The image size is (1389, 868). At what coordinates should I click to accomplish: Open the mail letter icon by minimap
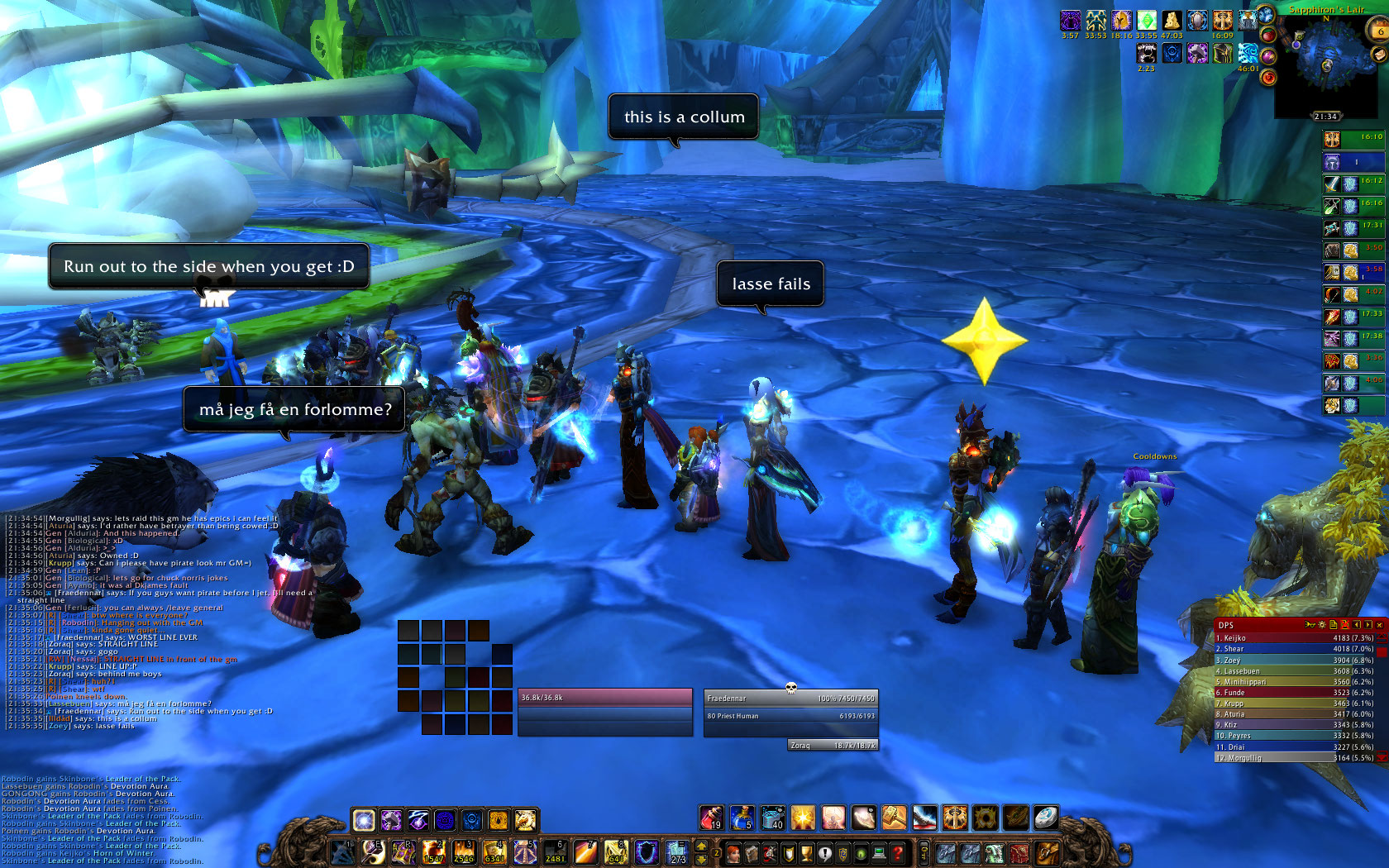1378,54
